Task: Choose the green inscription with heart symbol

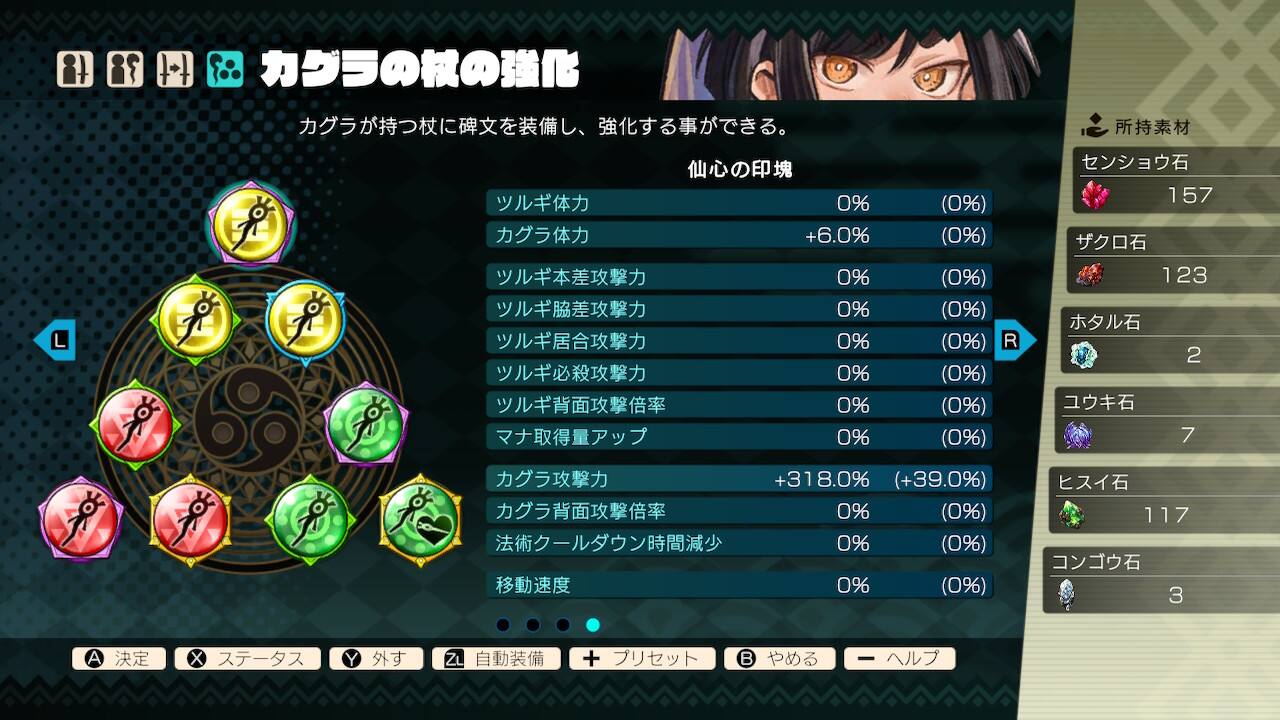Action: point(420,520)
